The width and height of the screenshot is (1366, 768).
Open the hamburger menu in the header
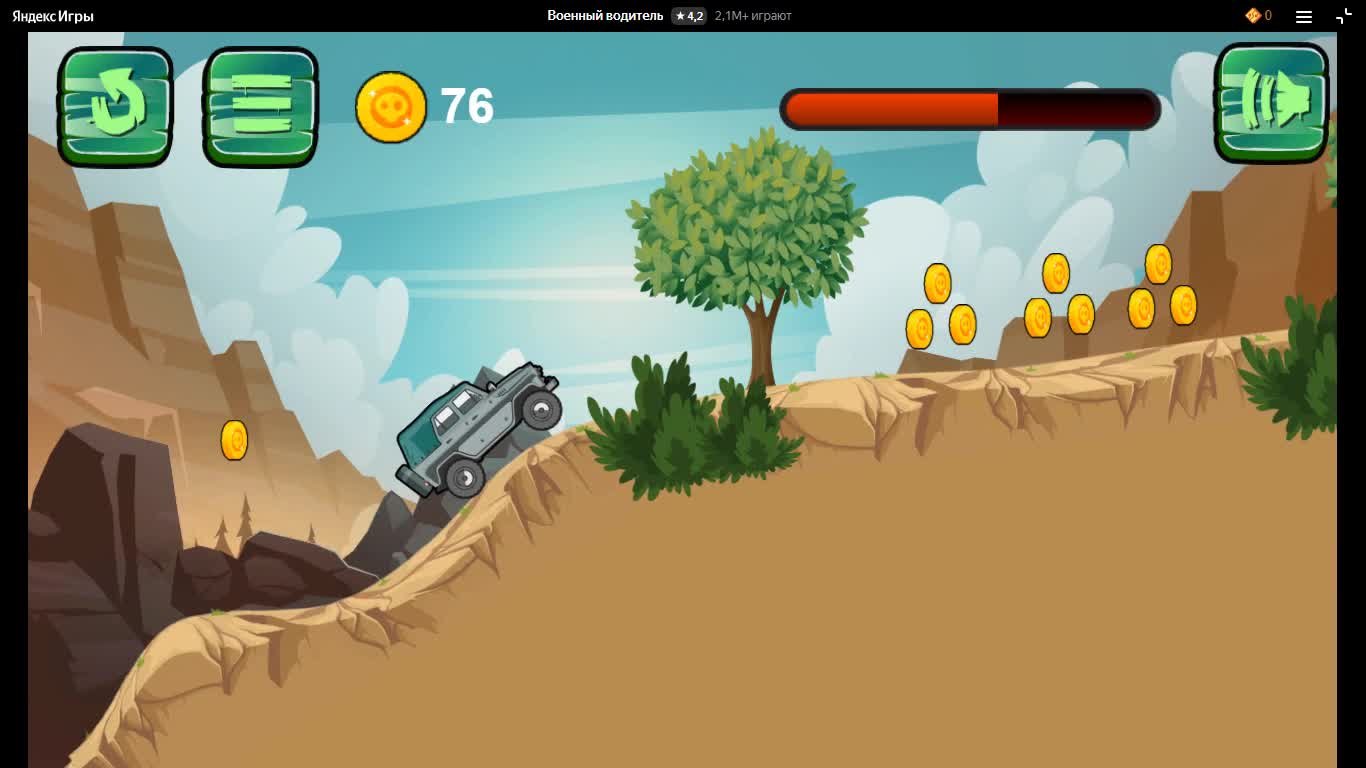click(x=1303, y=15)
